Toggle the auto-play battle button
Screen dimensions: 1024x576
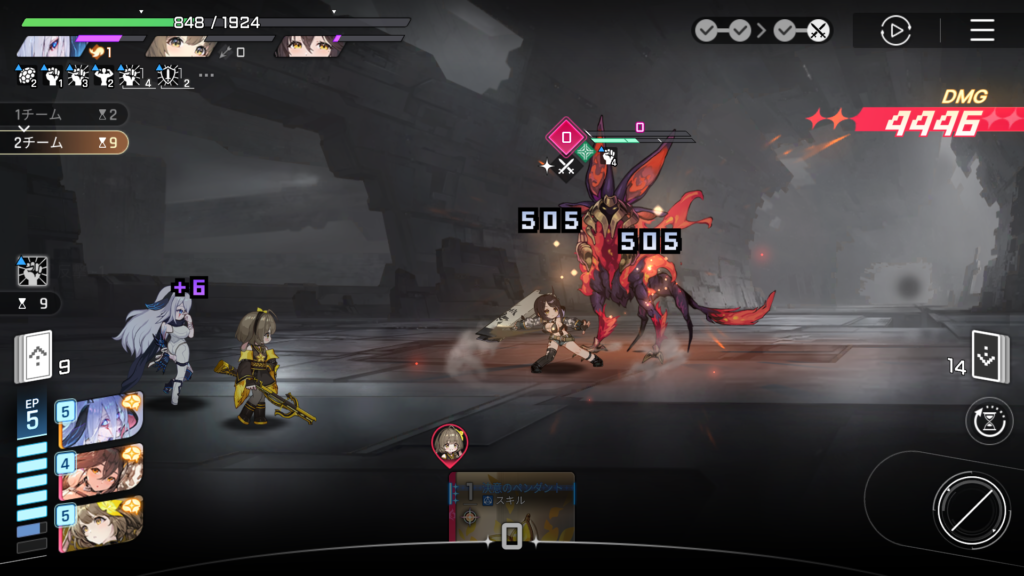click(895, 30)
